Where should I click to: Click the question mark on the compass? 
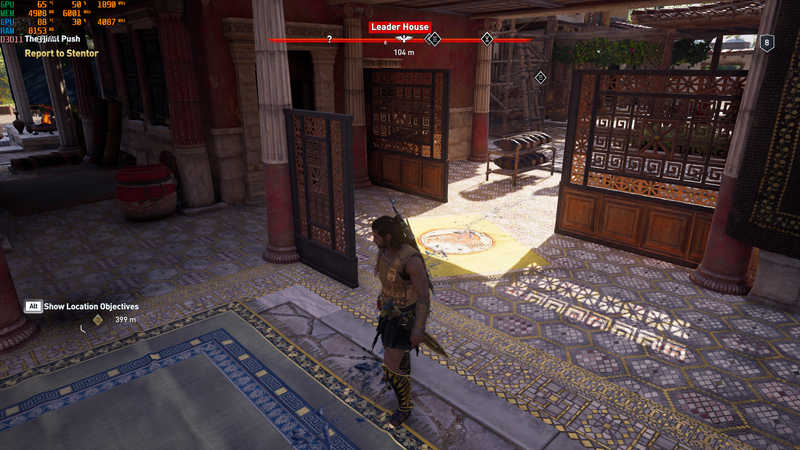click(329, 40)
